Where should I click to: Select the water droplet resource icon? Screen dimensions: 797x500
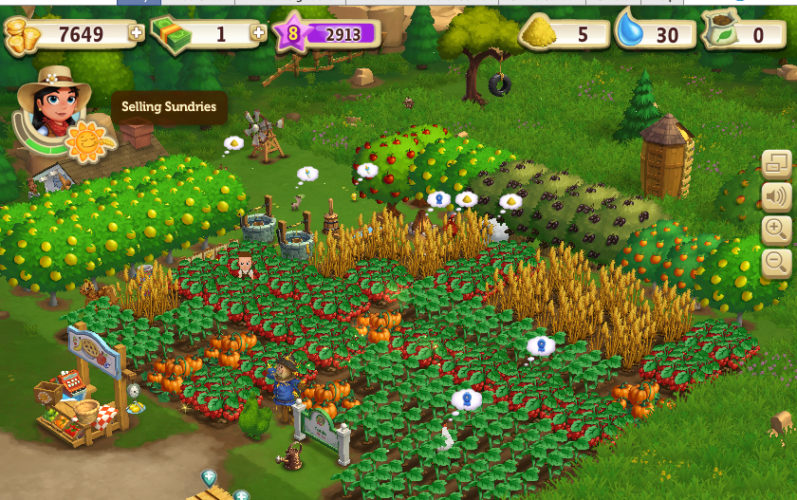[x=630, y=32]
